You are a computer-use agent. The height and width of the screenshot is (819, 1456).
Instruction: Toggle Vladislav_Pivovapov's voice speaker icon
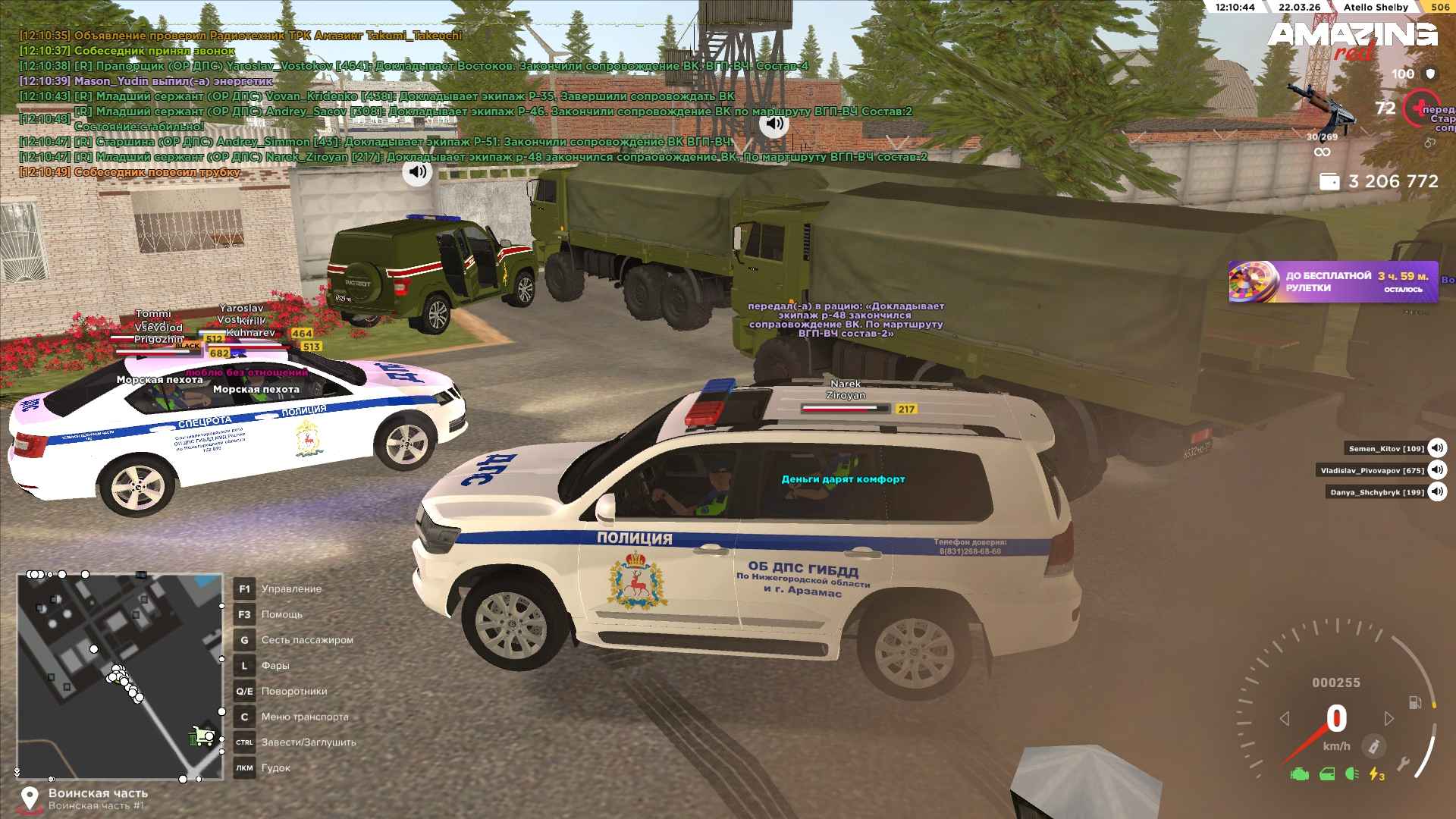click(x=1436, y=470)
